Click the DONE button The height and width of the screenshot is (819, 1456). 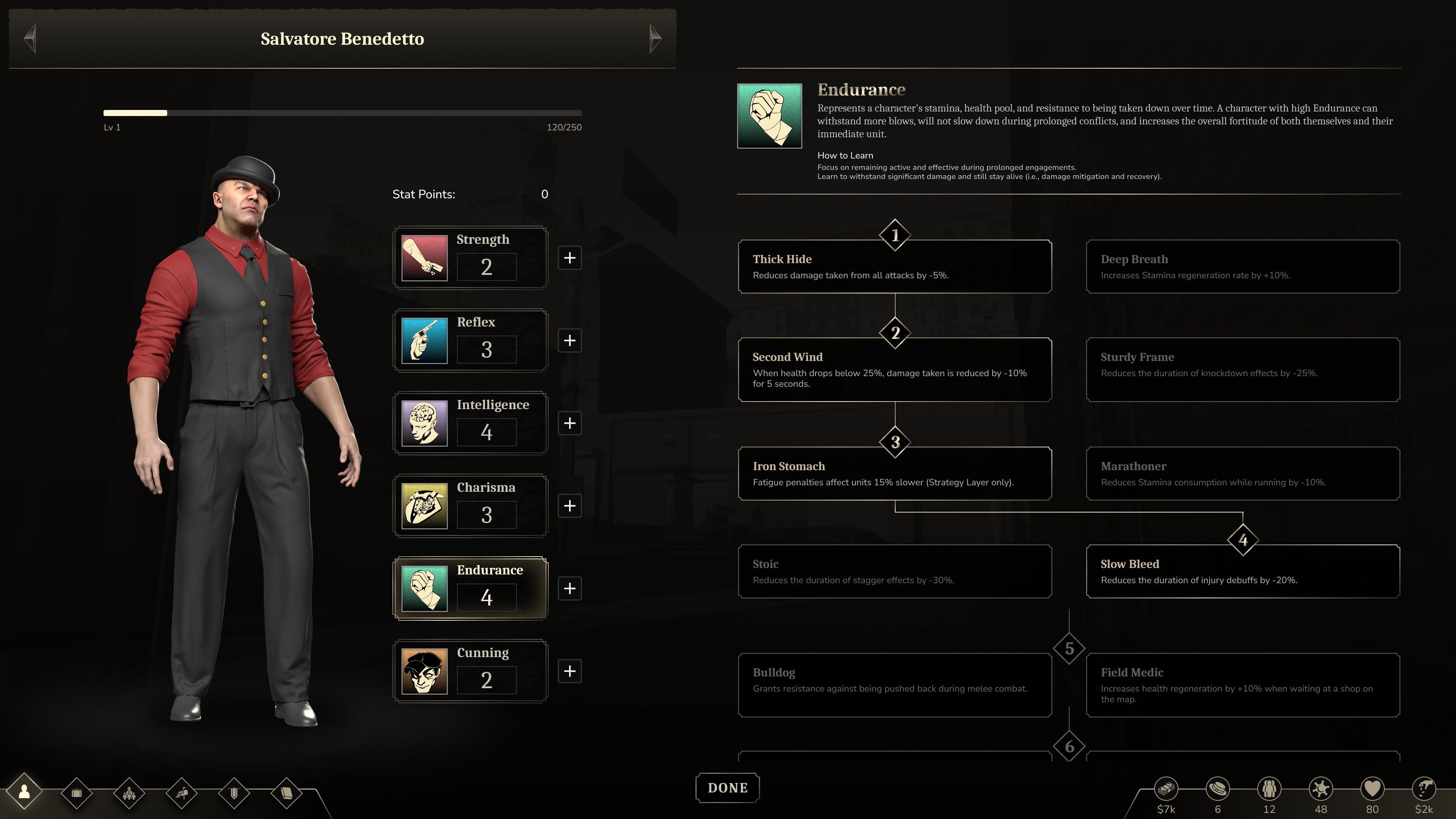[727, 788]
